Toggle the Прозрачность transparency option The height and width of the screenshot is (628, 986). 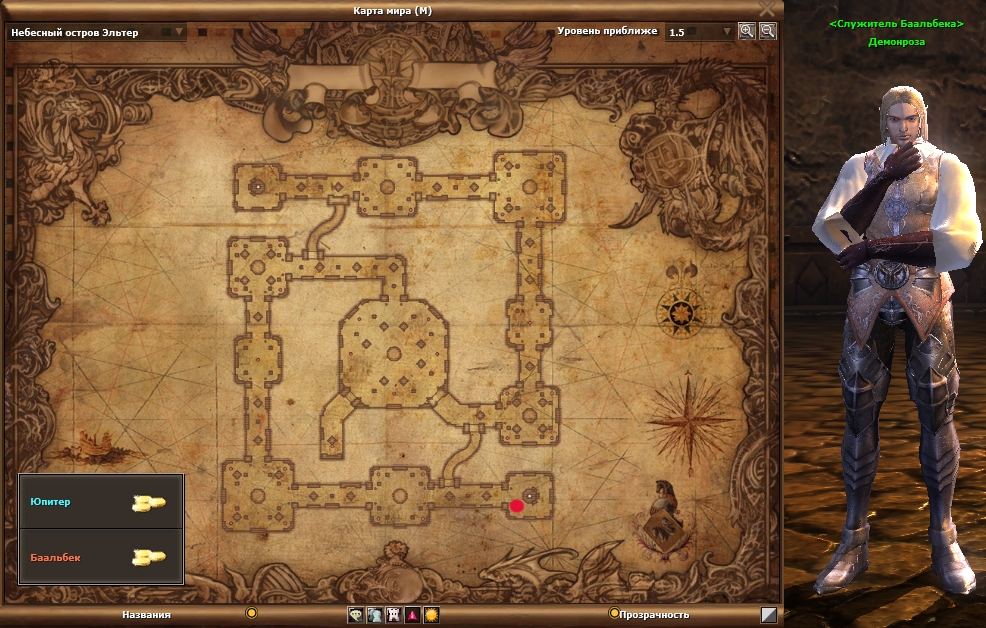point(614,613)
